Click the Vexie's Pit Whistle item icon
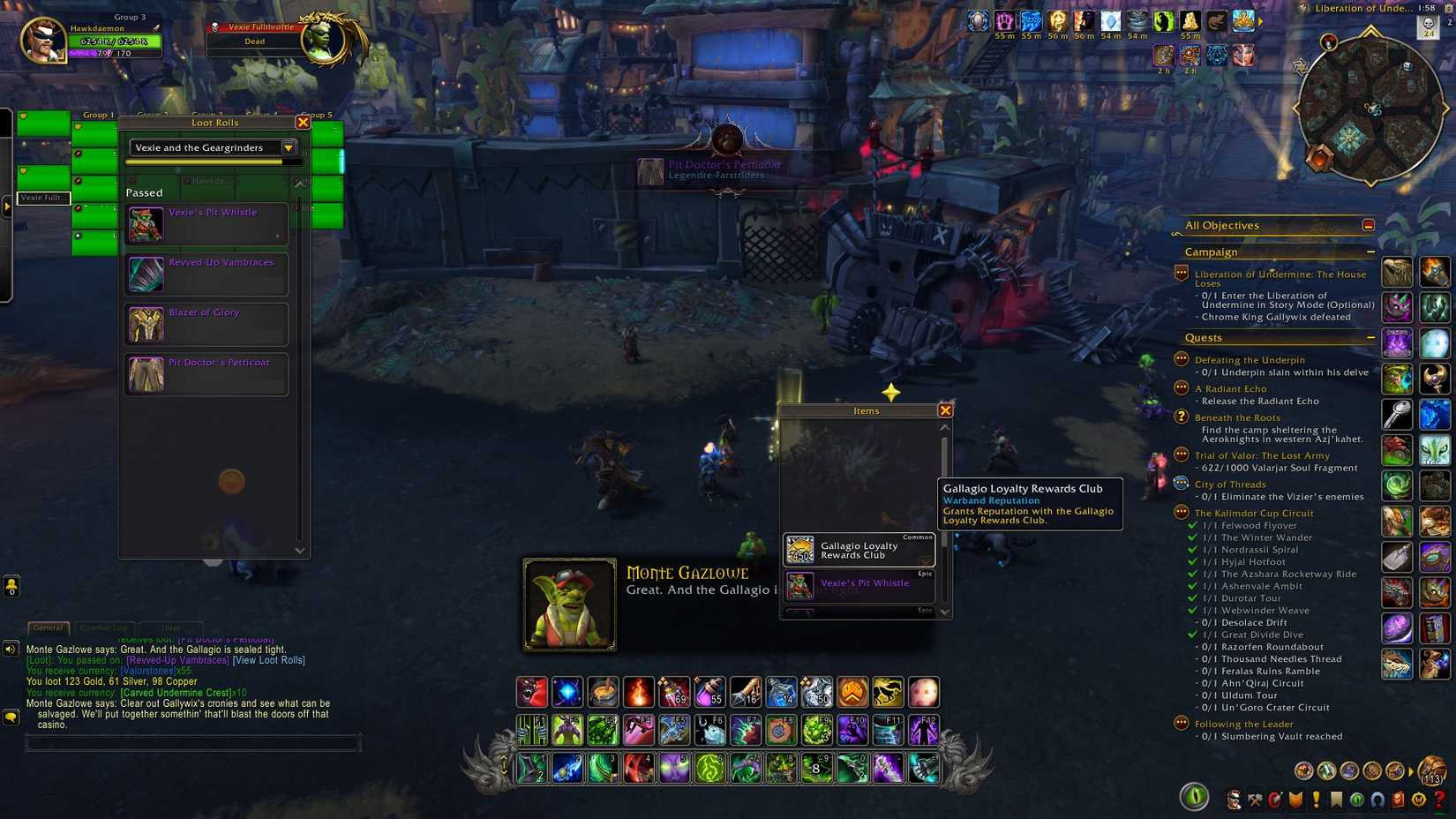This screenshot has width=1456, height=819. (146, 224)
